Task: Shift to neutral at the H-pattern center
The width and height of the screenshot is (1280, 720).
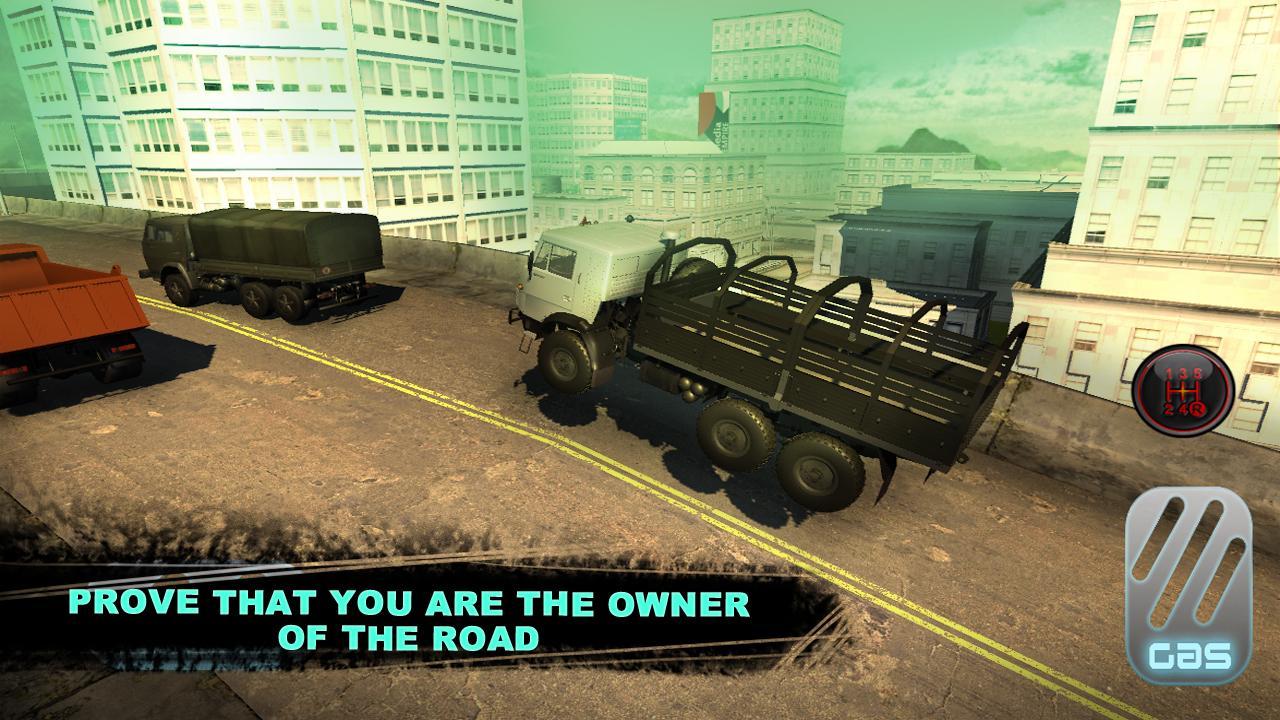Action: point(1183,391)
